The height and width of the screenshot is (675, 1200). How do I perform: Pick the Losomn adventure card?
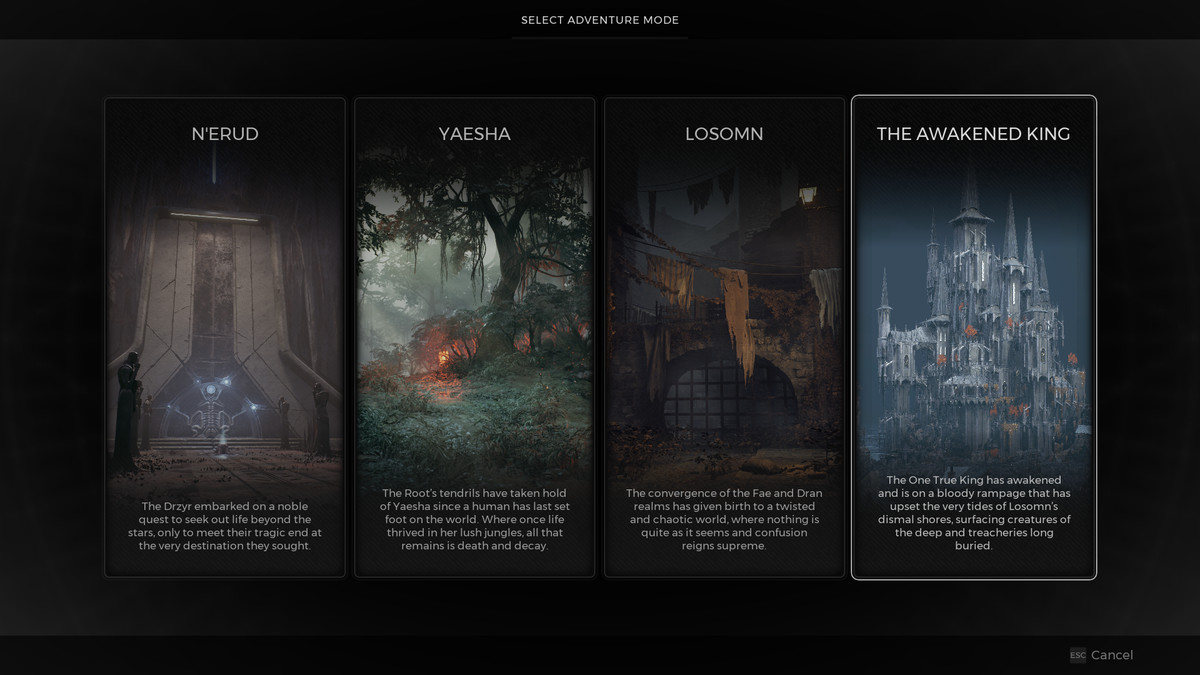pos(724,337)
